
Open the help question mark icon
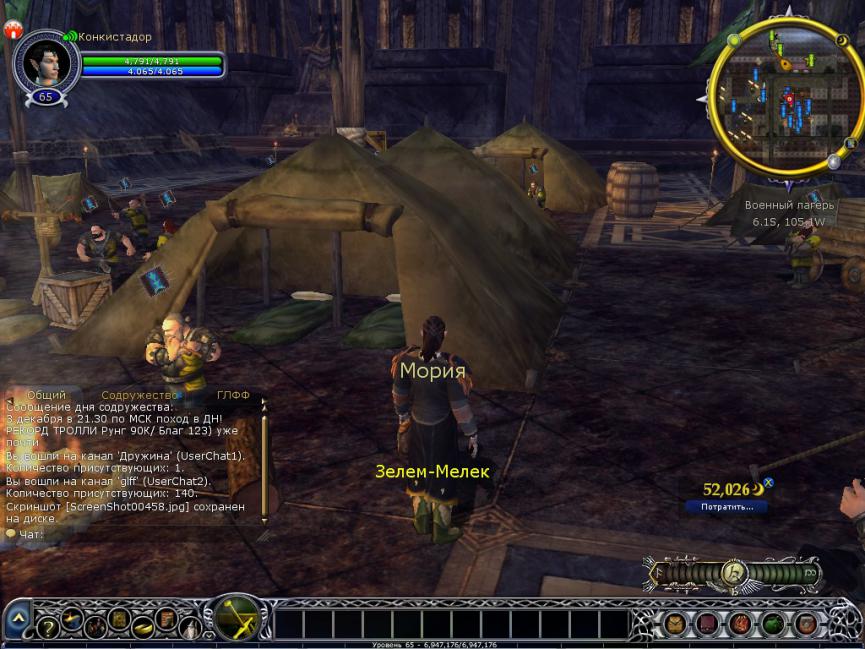pos(47,628)
